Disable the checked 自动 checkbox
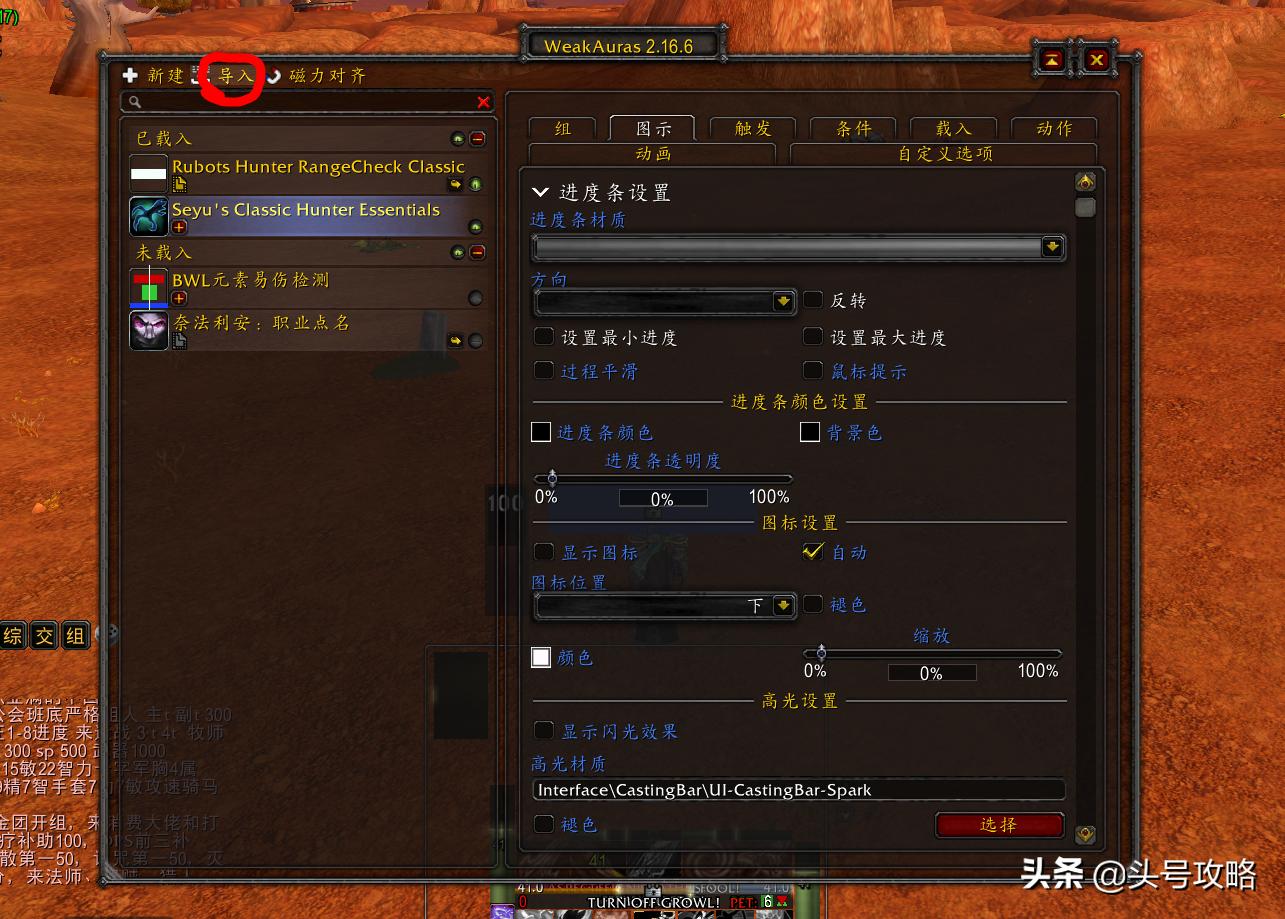Screen dimensions: 1285x919 tap(813, 551)
